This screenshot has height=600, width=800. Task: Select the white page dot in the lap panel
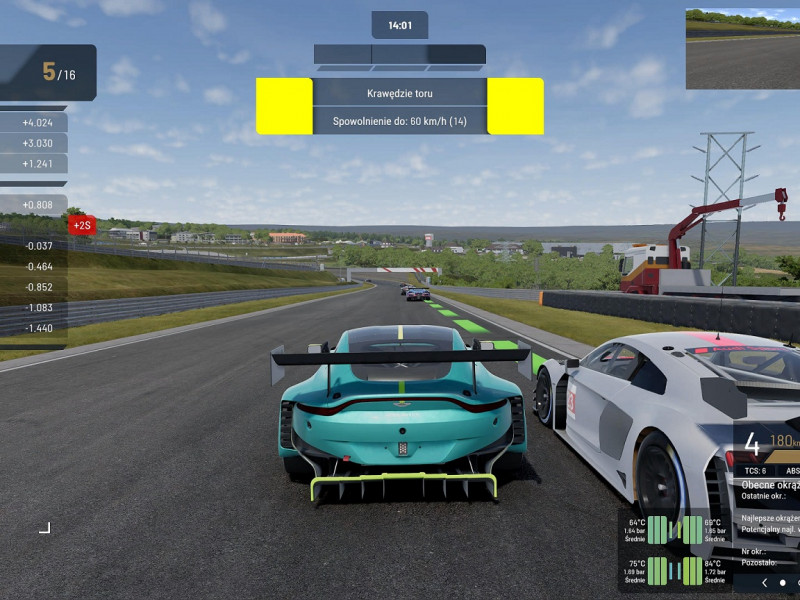coord(782,582)
